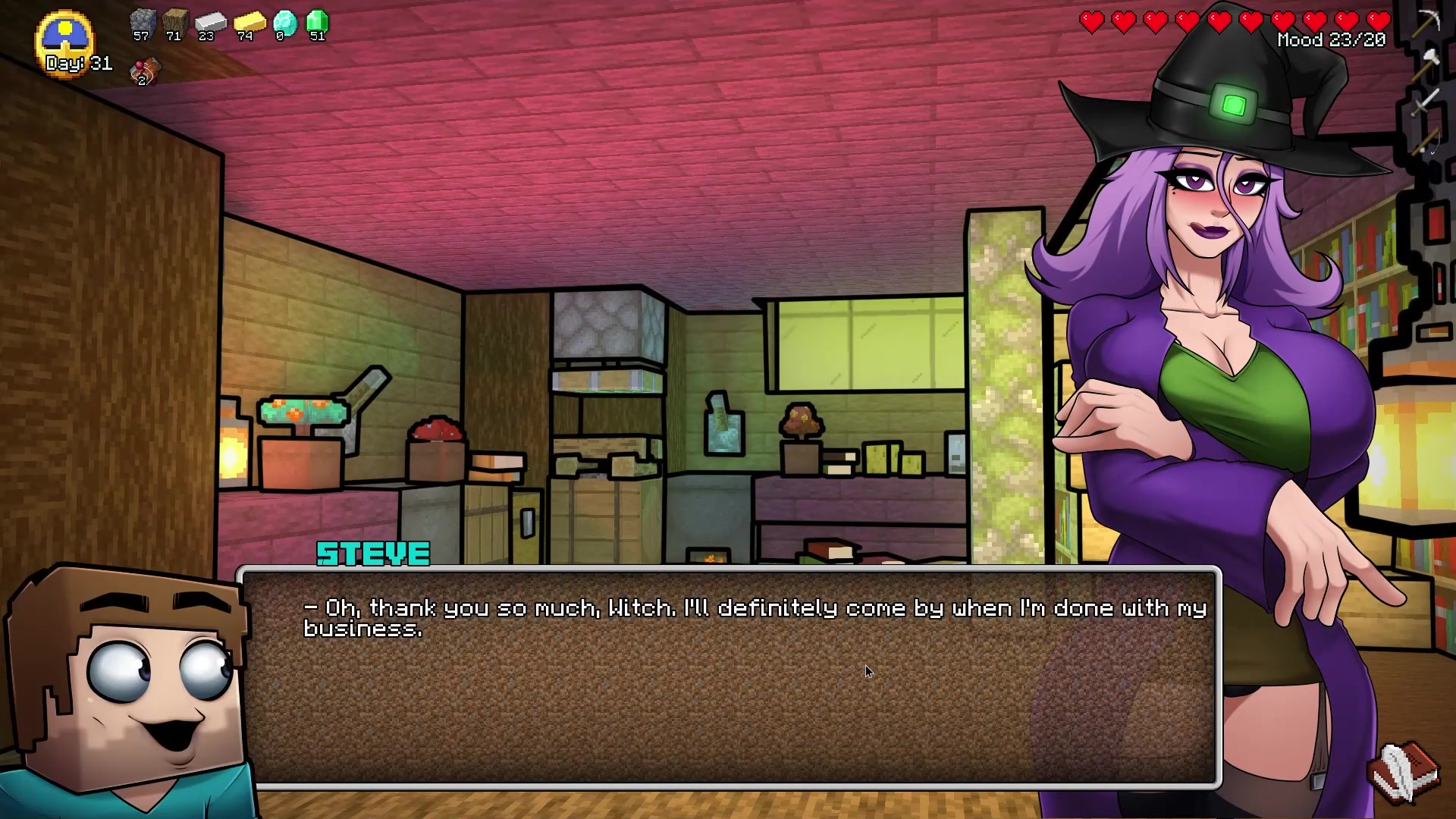Advance Steve's dialogue by clicking the text box
The width and height of the screenshot is (1456, 819).
728,675
